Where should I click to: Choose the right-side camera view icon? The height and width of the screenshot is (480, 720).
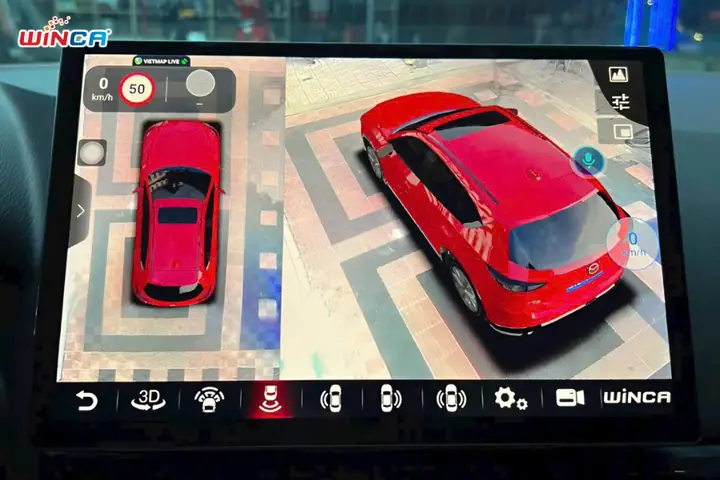point(391,398)
